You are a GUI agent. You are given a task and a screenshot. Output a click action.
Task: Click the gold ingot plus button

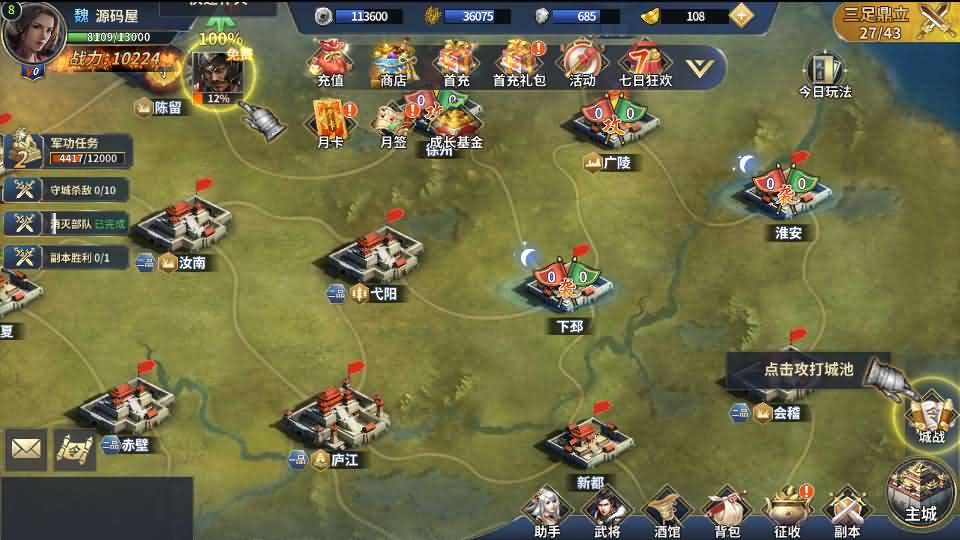[x=741, y=16]
